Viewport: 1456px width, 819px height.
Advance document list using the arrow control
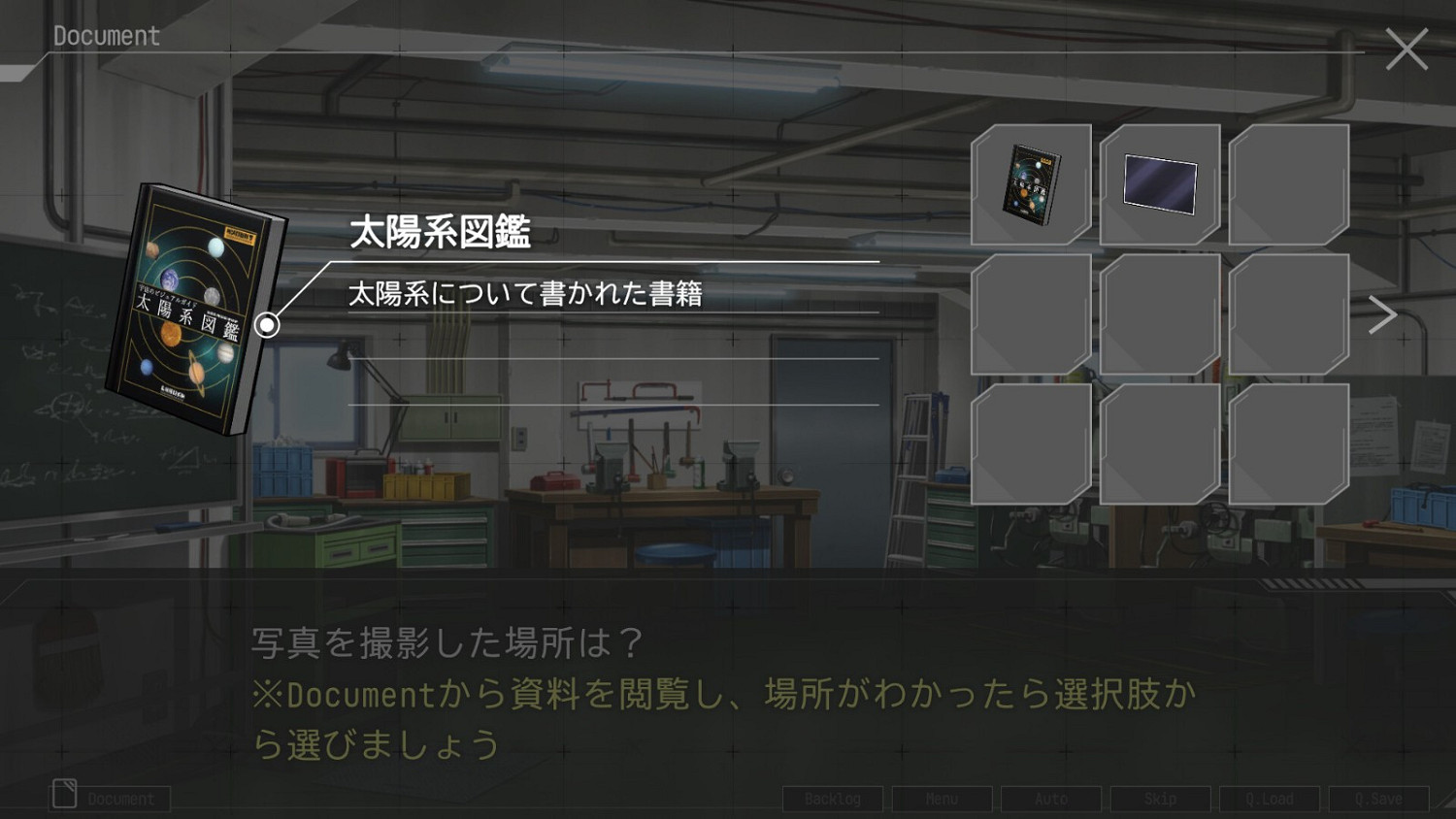pos(1382,312)
